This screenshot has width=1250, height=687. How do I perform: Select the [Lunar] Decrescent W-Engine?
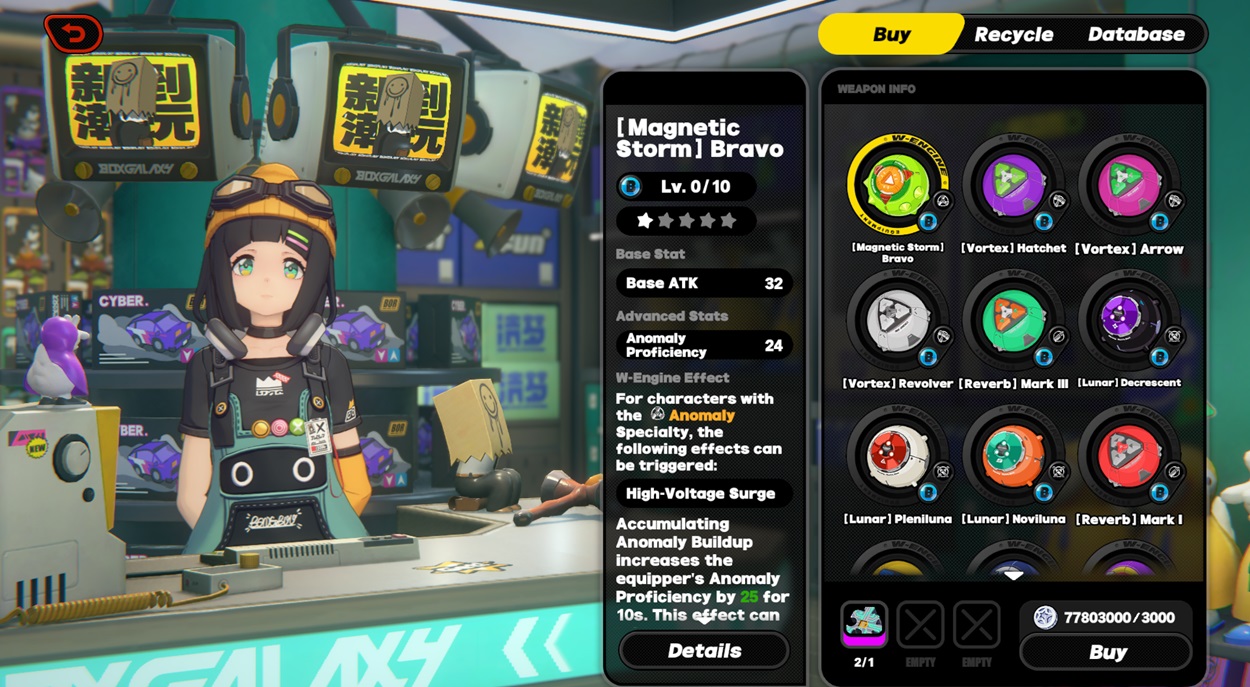pyautogui.click(x=1129, y=322)
